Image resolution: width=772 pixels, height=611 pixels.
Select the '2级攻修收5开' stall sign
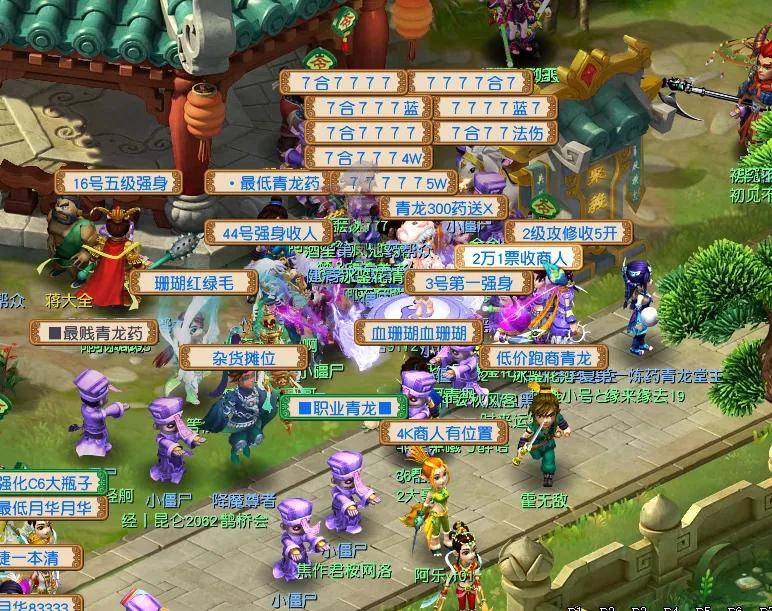click(x=569, y=233)
